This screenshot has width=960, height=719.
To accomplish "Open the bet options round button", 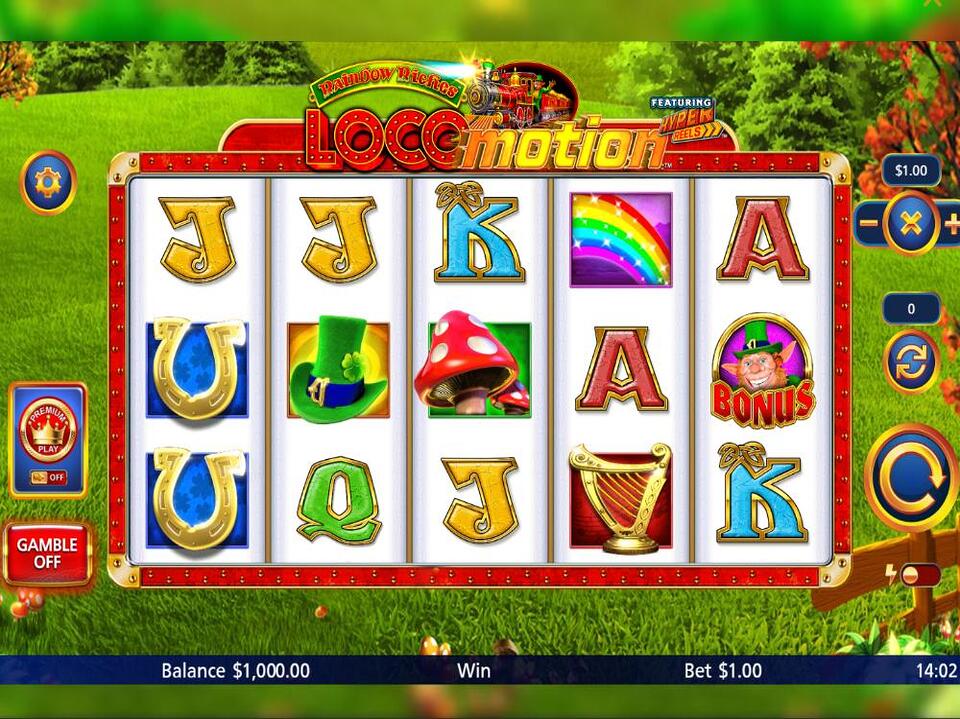I will [x=910, y=224].
